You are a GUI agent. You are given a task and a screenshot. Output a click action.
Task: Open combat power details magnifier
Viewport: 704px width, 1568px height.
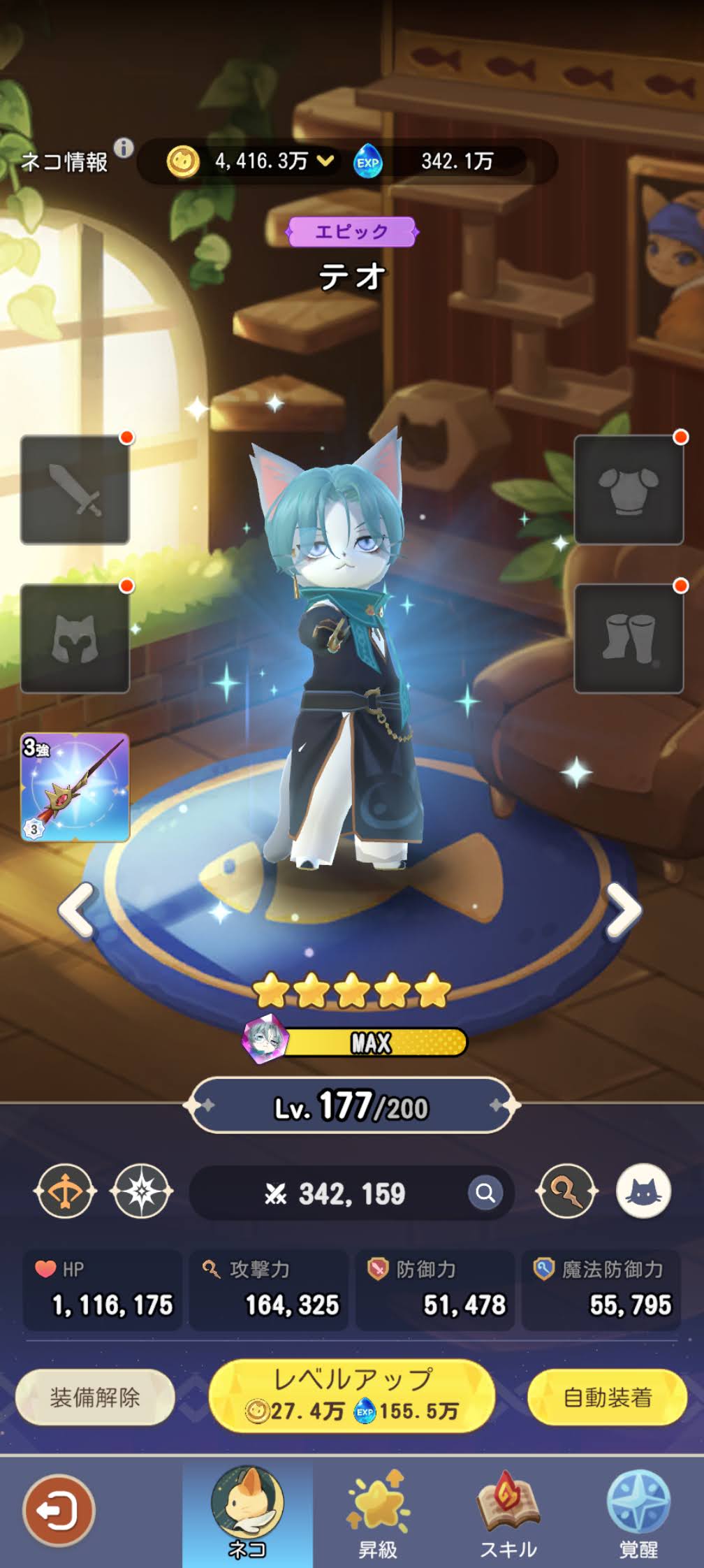tap(485, 1193)
